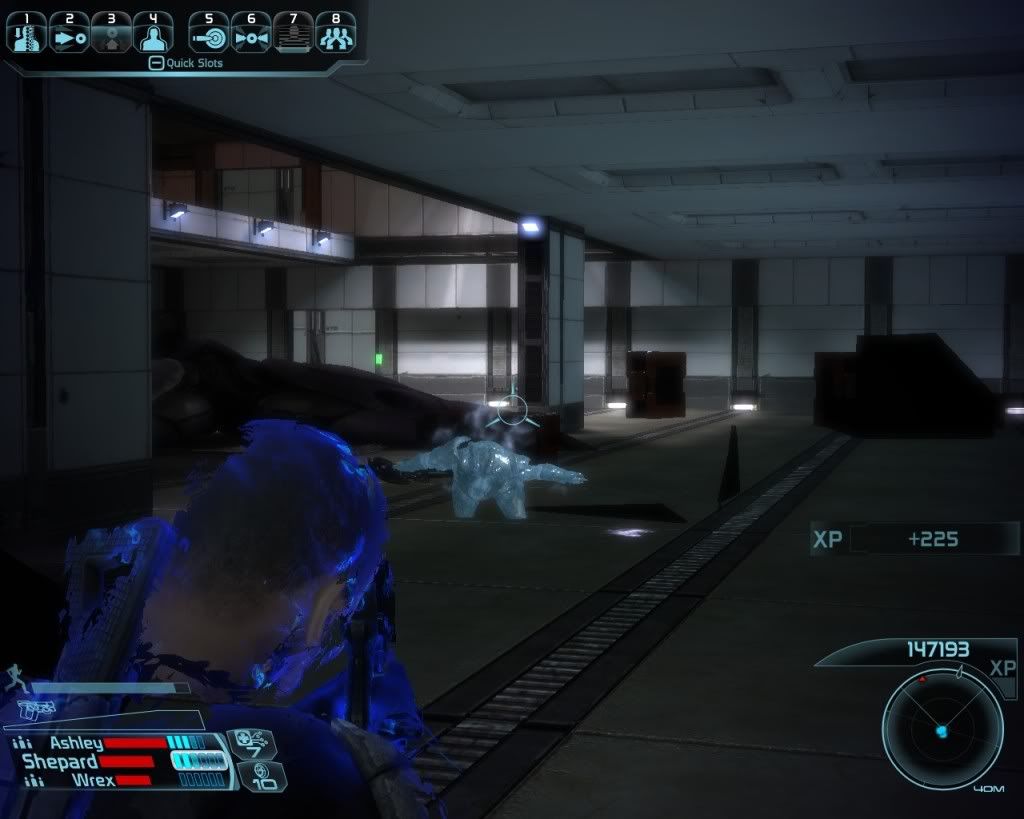Screen dimensions: 1024x819
Task: Use medi-gel from the first aid icon
Action: coord(250,745)
